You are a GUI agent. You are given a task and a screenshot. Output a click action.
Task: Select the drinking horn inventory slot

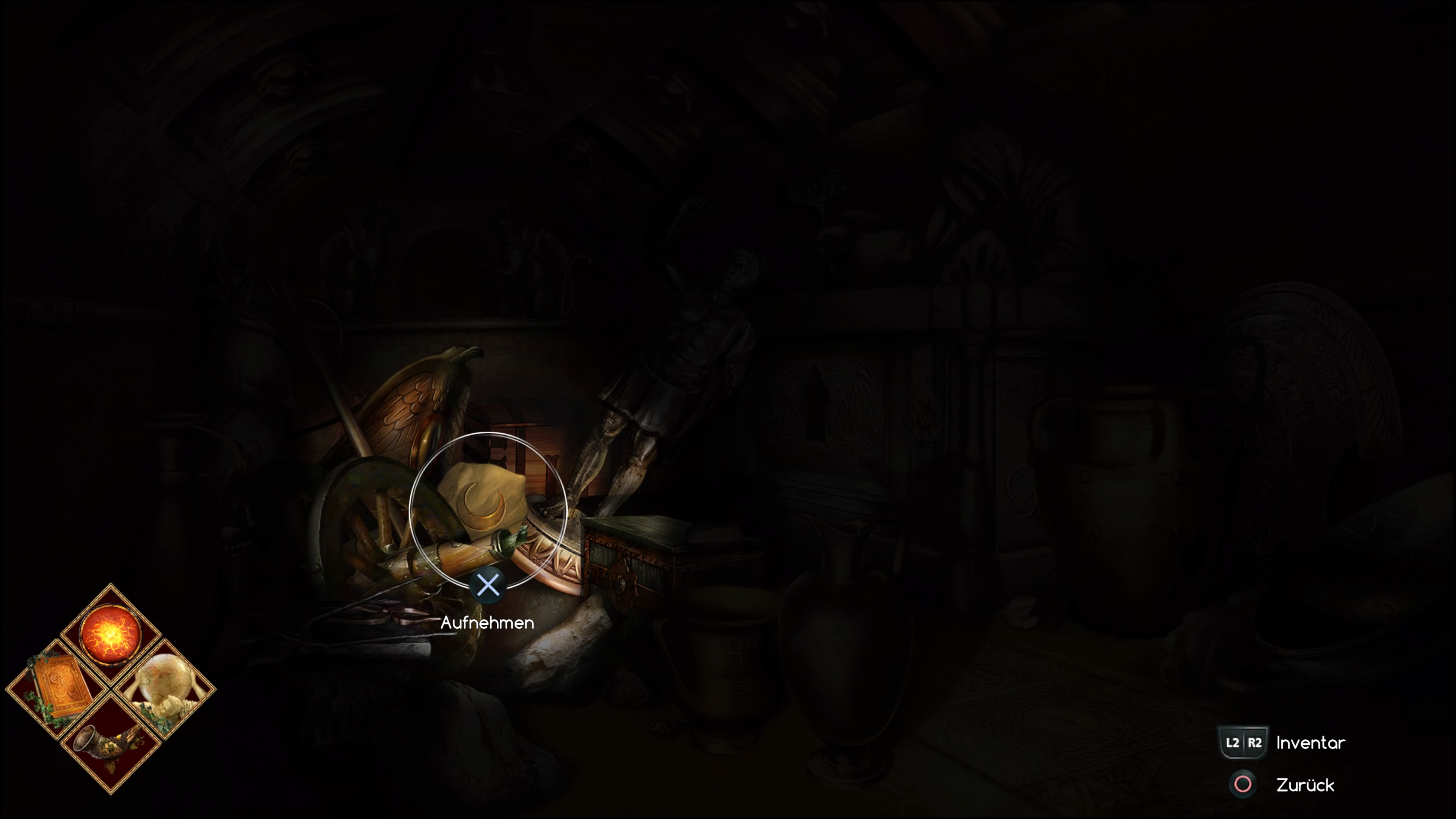(x=110, y=743)
